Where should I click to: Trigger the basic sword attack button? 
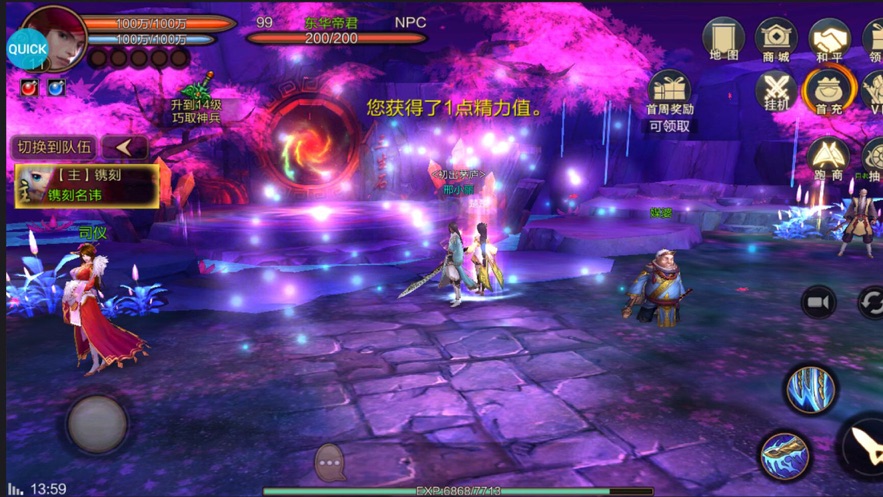(x=862, y=446)
